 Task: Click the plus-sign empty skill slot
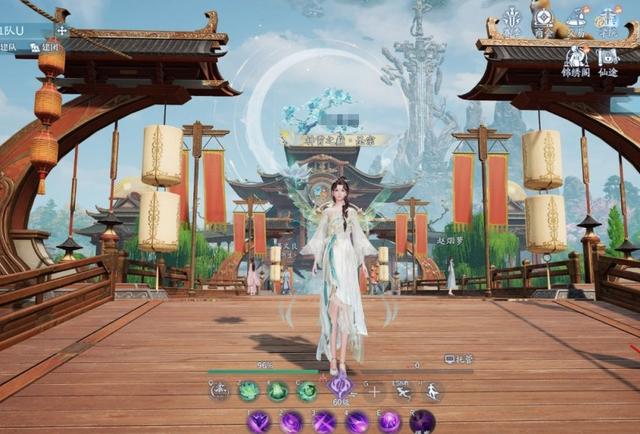tap(374, 391)
